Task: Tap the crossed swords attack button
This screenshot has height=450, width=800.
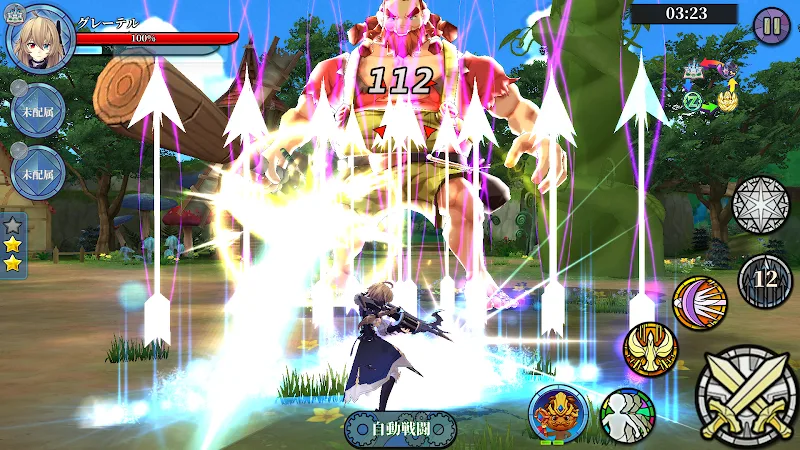Action: [746, 395]
